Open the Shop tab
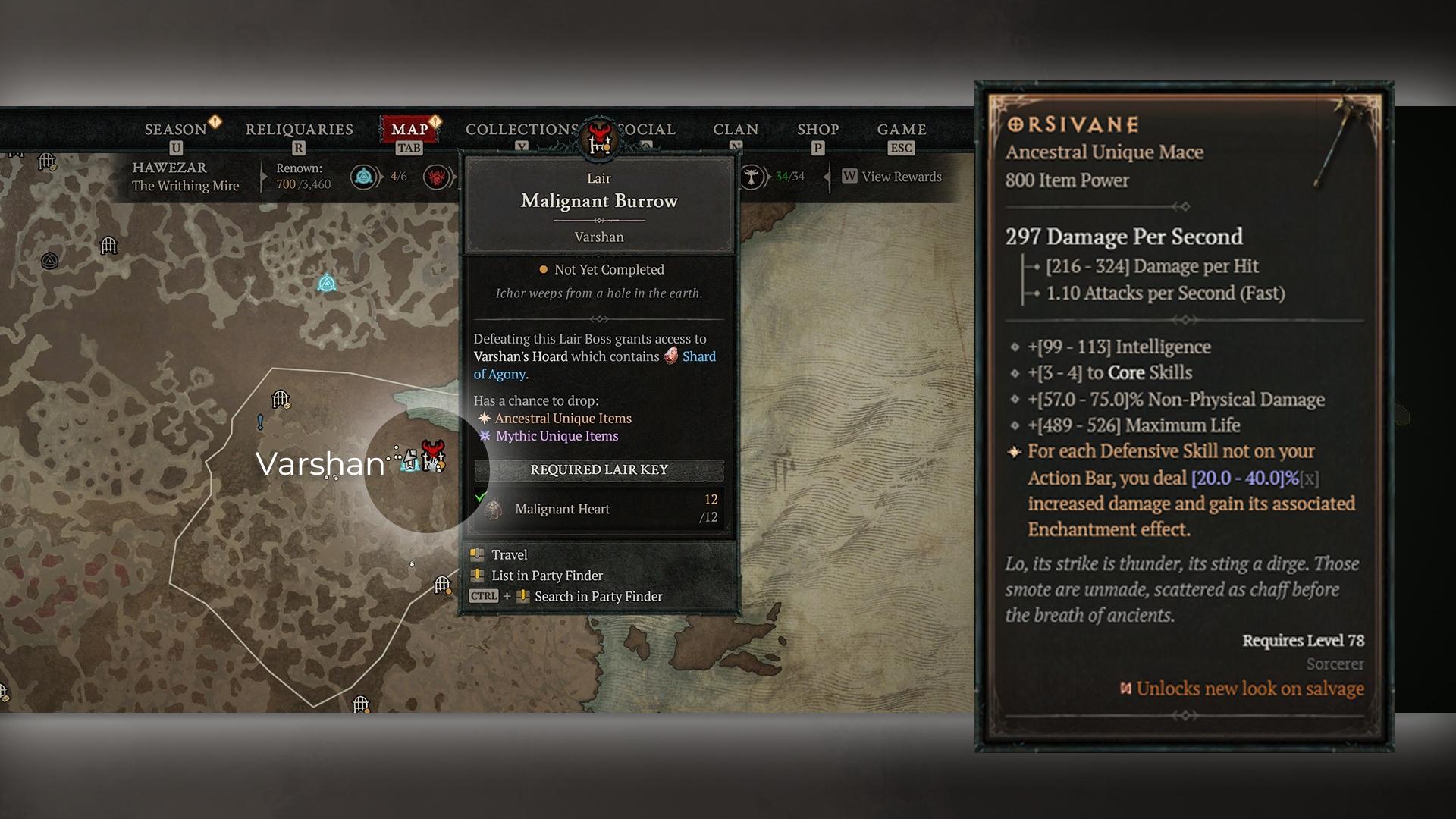 817,130
